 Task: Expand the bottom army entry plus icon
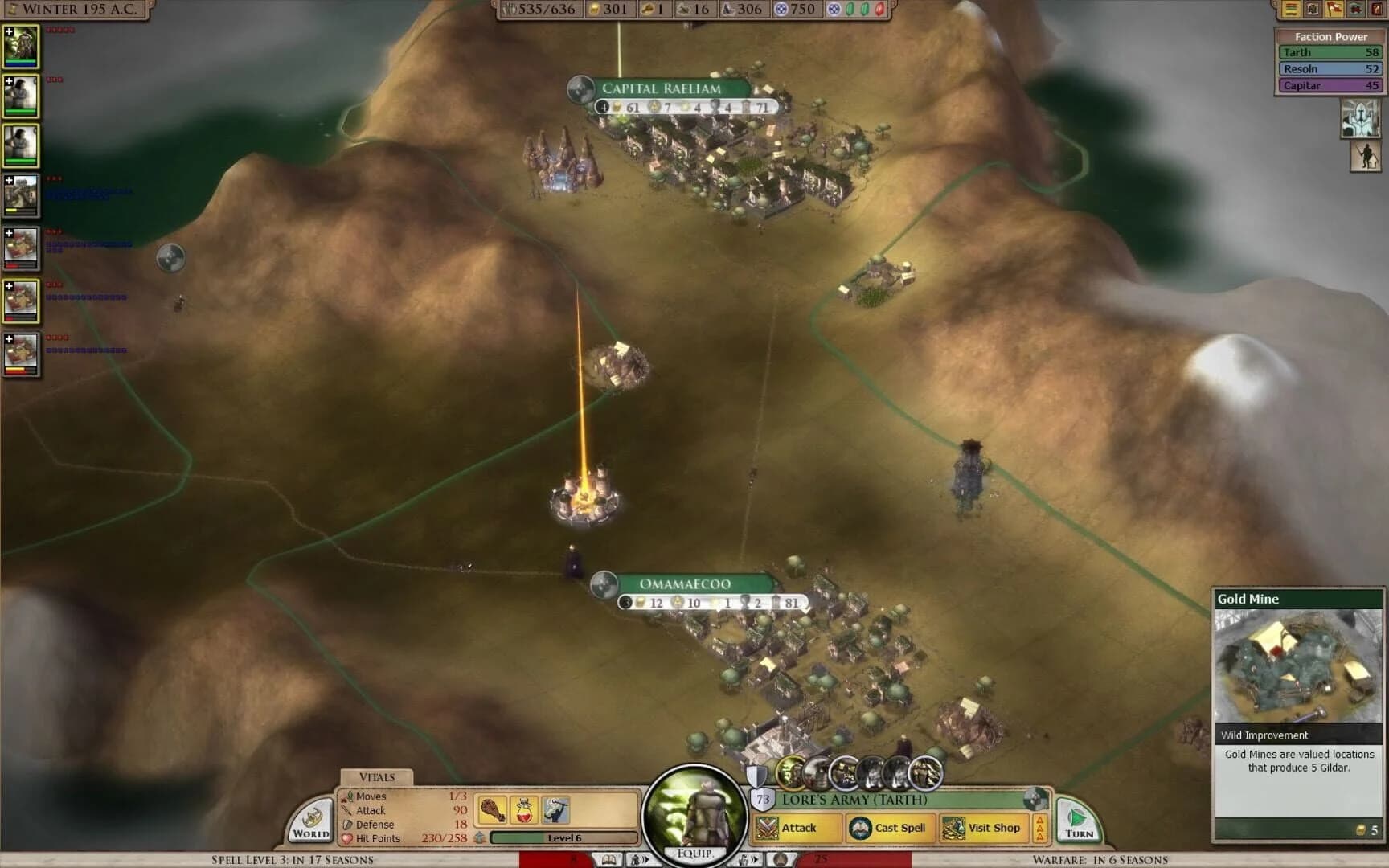pos(10,338)
